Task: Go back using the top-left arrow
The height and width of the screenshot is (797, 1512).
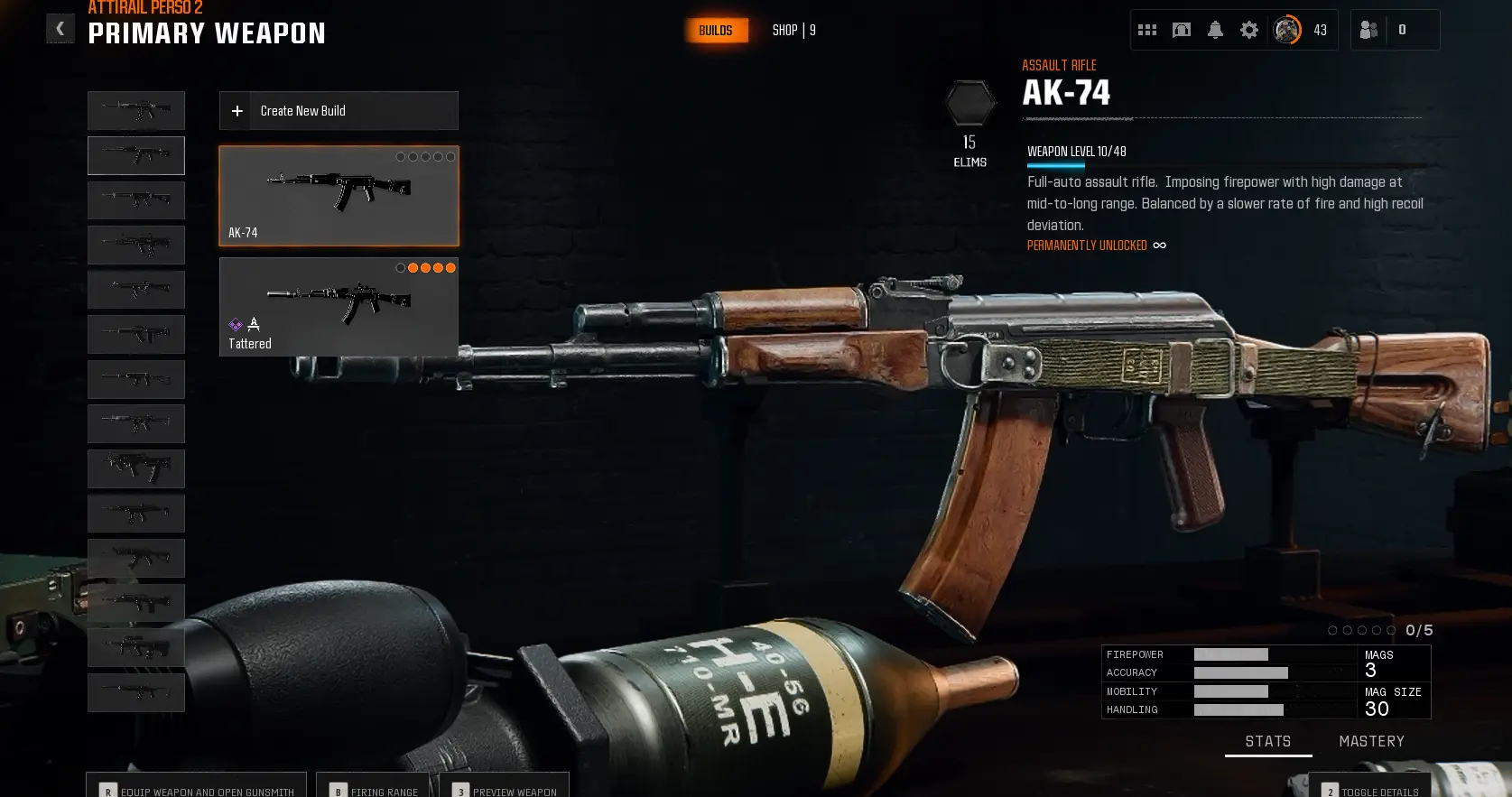Action: click(60, 29)
